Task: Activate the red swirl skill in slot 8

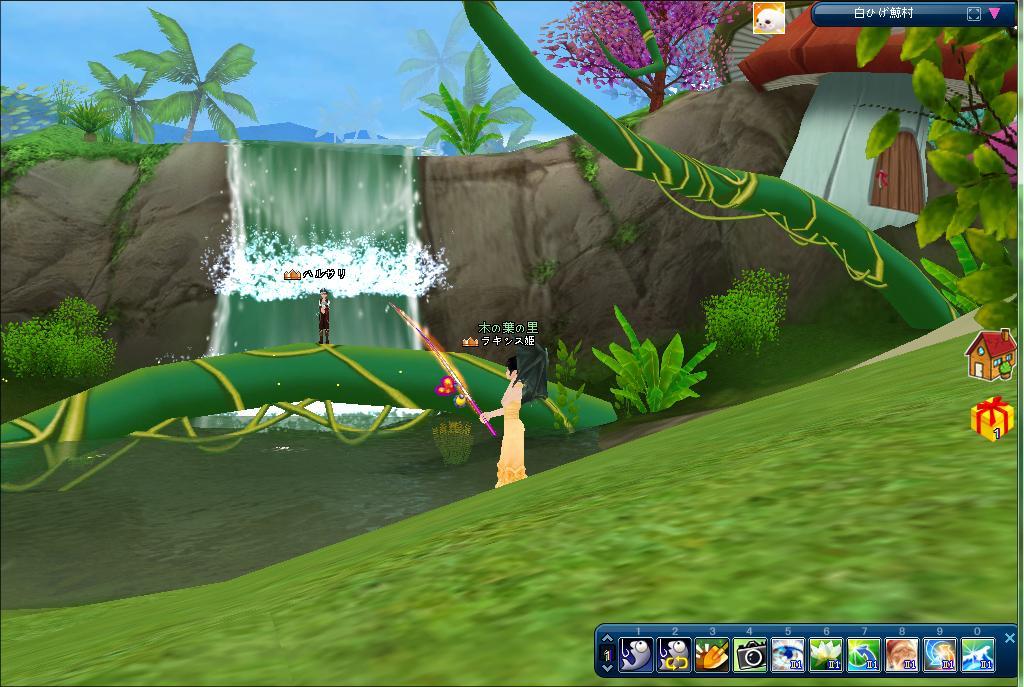Action: (x=902, y=655)
